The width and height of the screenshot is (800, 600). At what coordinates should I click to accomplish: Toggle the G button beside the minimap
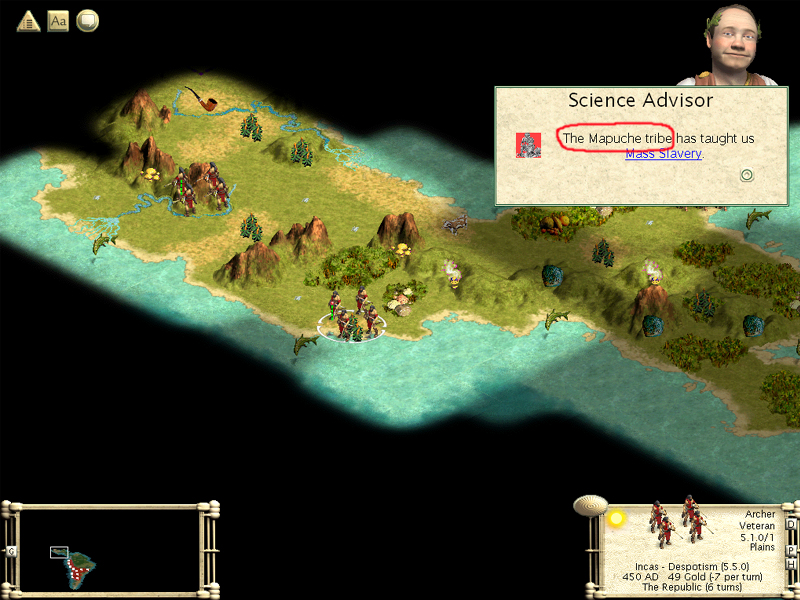pos(11,551)
